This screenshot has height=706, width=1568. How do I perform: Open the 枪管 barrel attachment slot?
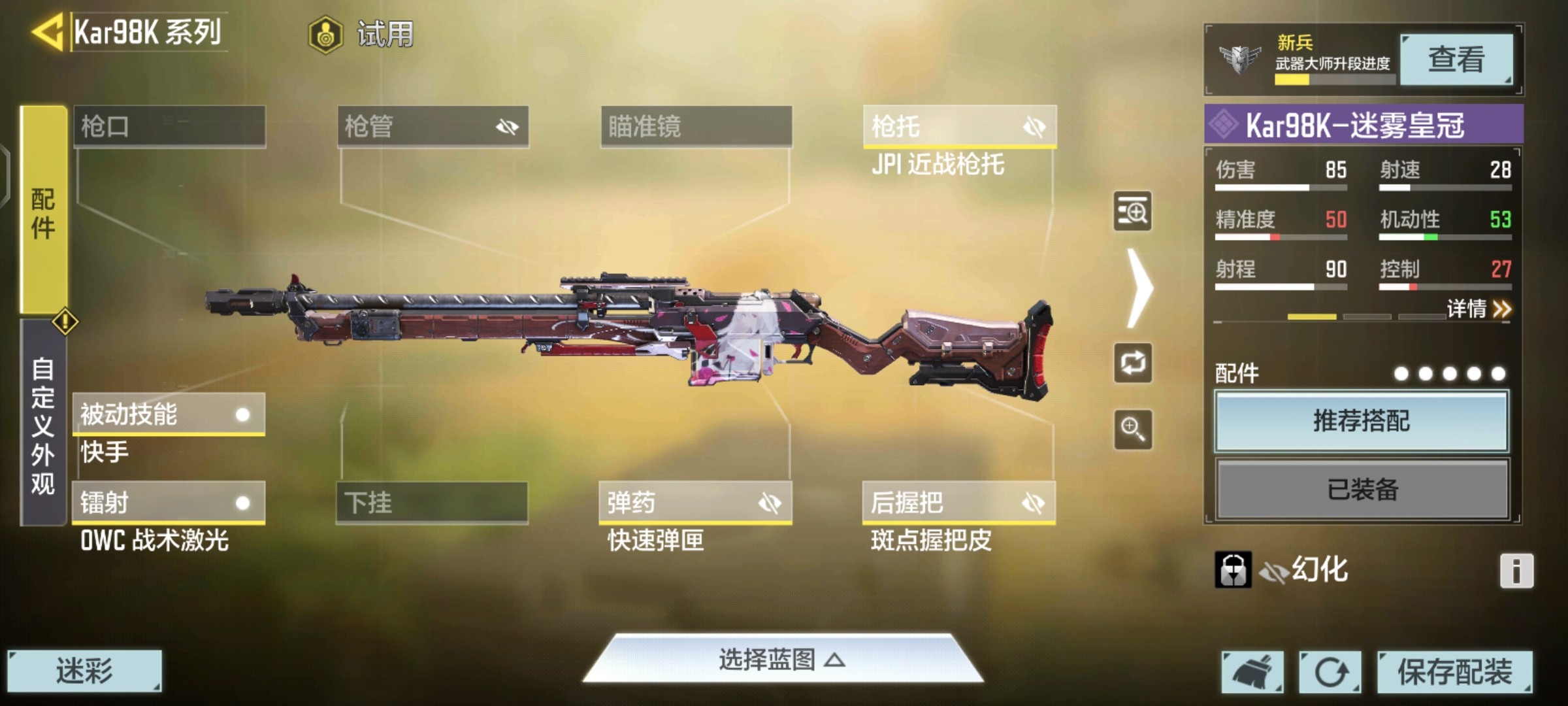click(x=433, y=126)
